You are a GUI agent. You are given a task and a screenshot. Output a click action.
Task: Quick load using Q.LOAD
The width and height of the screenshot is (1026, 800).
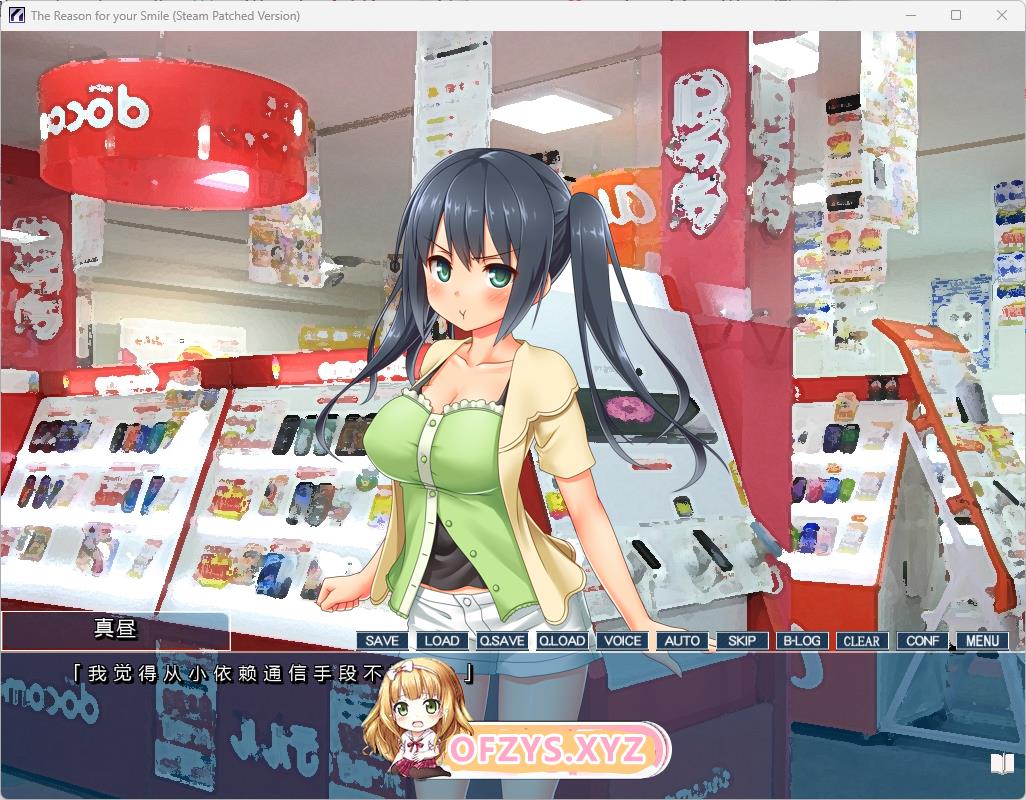coord(562,641)
